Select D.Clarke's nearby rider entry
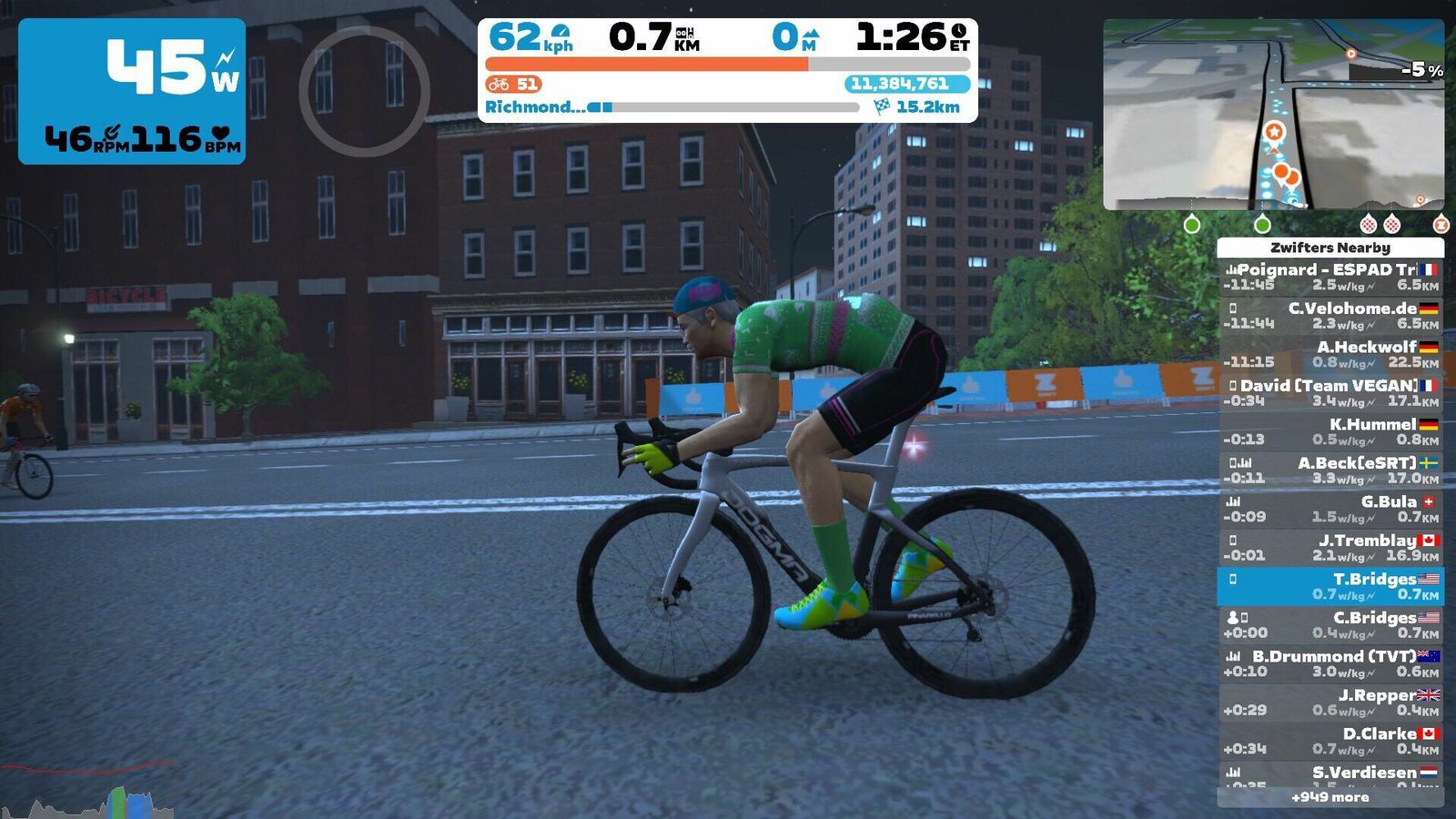The height and width of the screenshot is (819, 1456). click(x=1330, y=741)
